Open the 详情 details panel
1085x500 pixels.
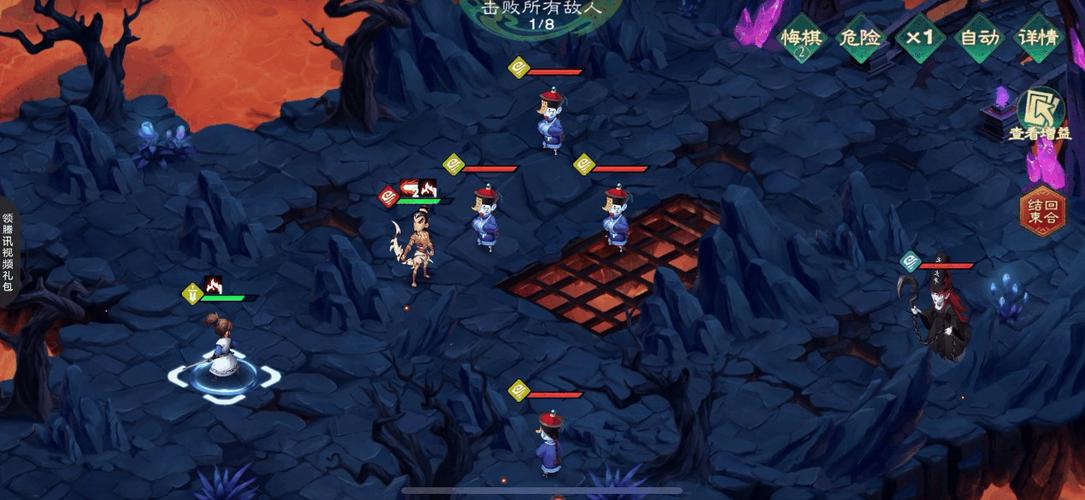[1039, 39]
